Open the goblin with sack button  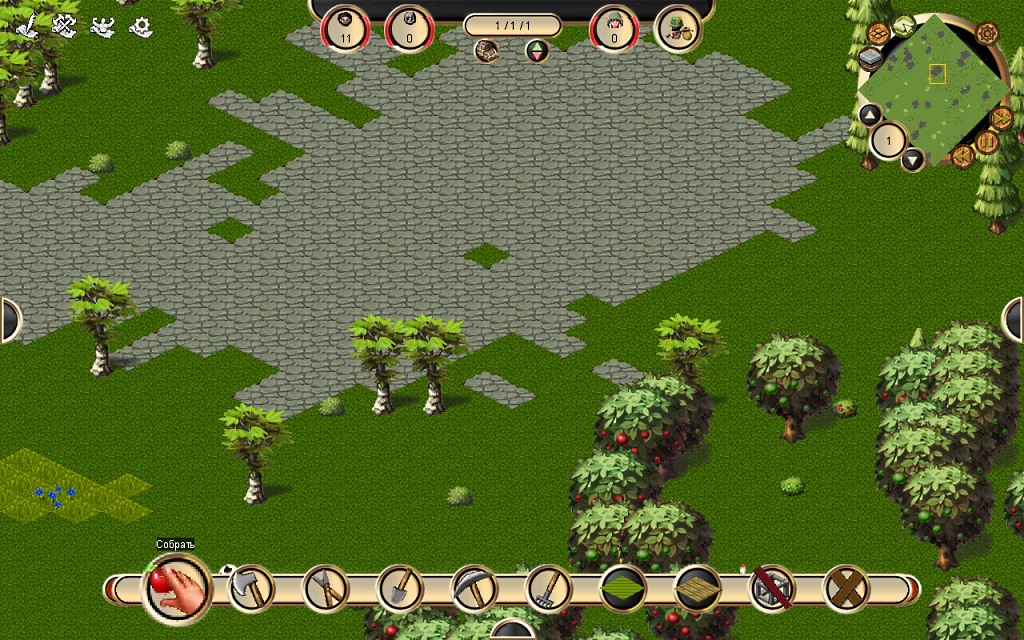click(x=678, y=29)
